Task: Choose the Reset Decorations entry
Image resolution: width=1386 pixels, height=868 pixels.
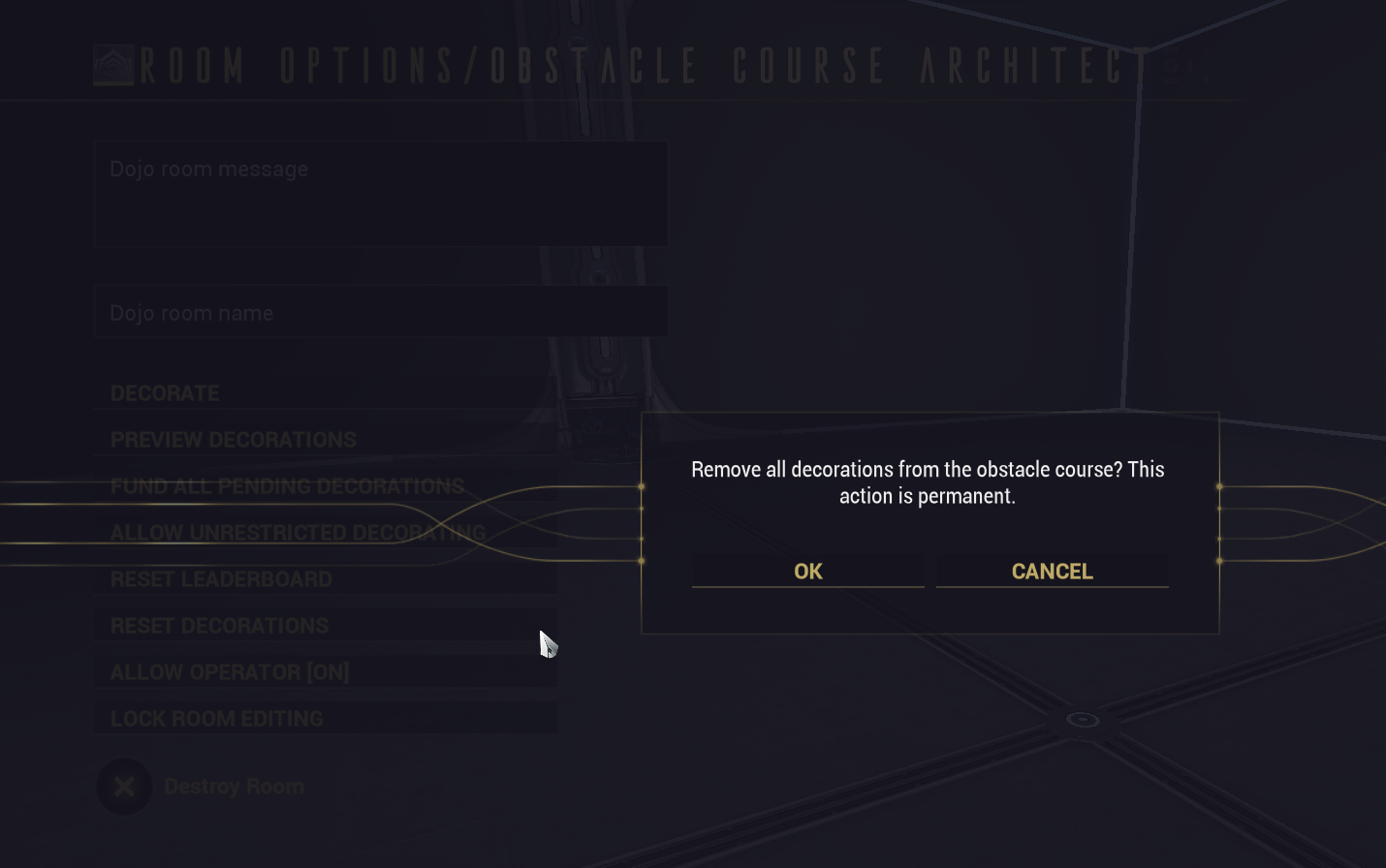Action: click(326, 626)
